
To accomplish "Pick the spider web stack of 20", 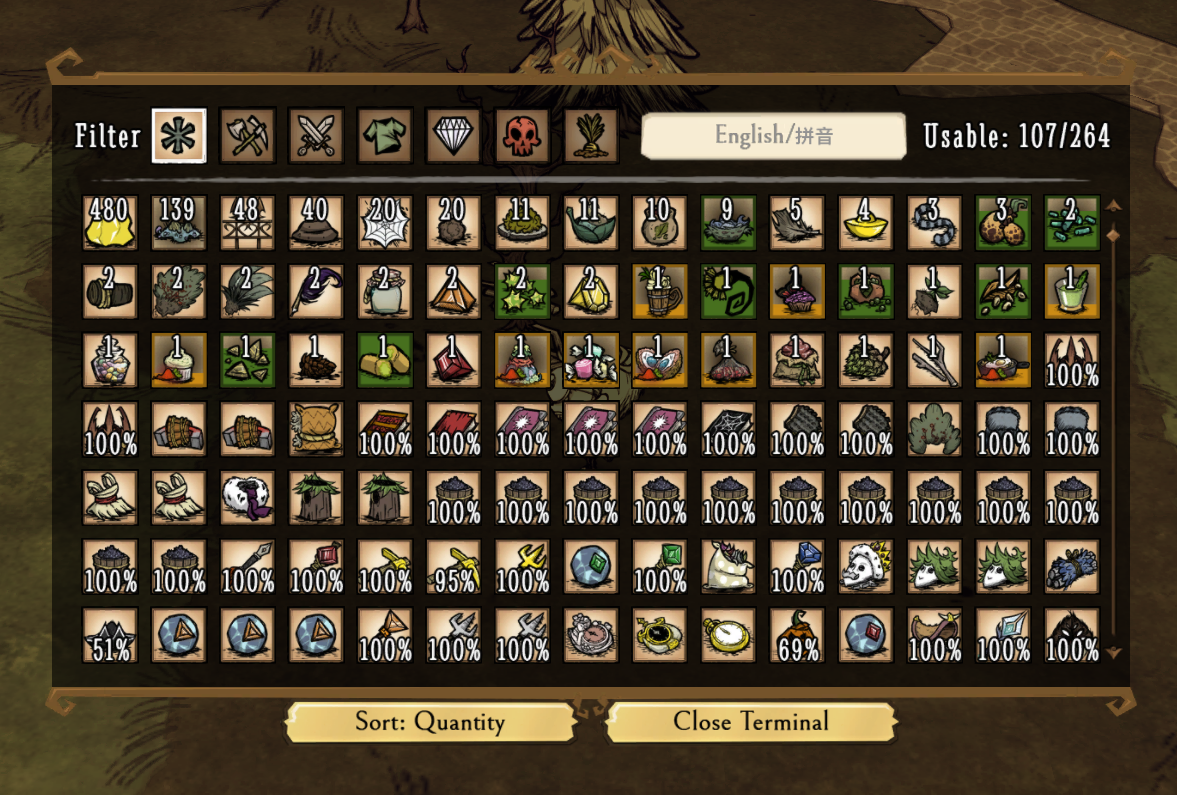I will [x=385, y=223].
